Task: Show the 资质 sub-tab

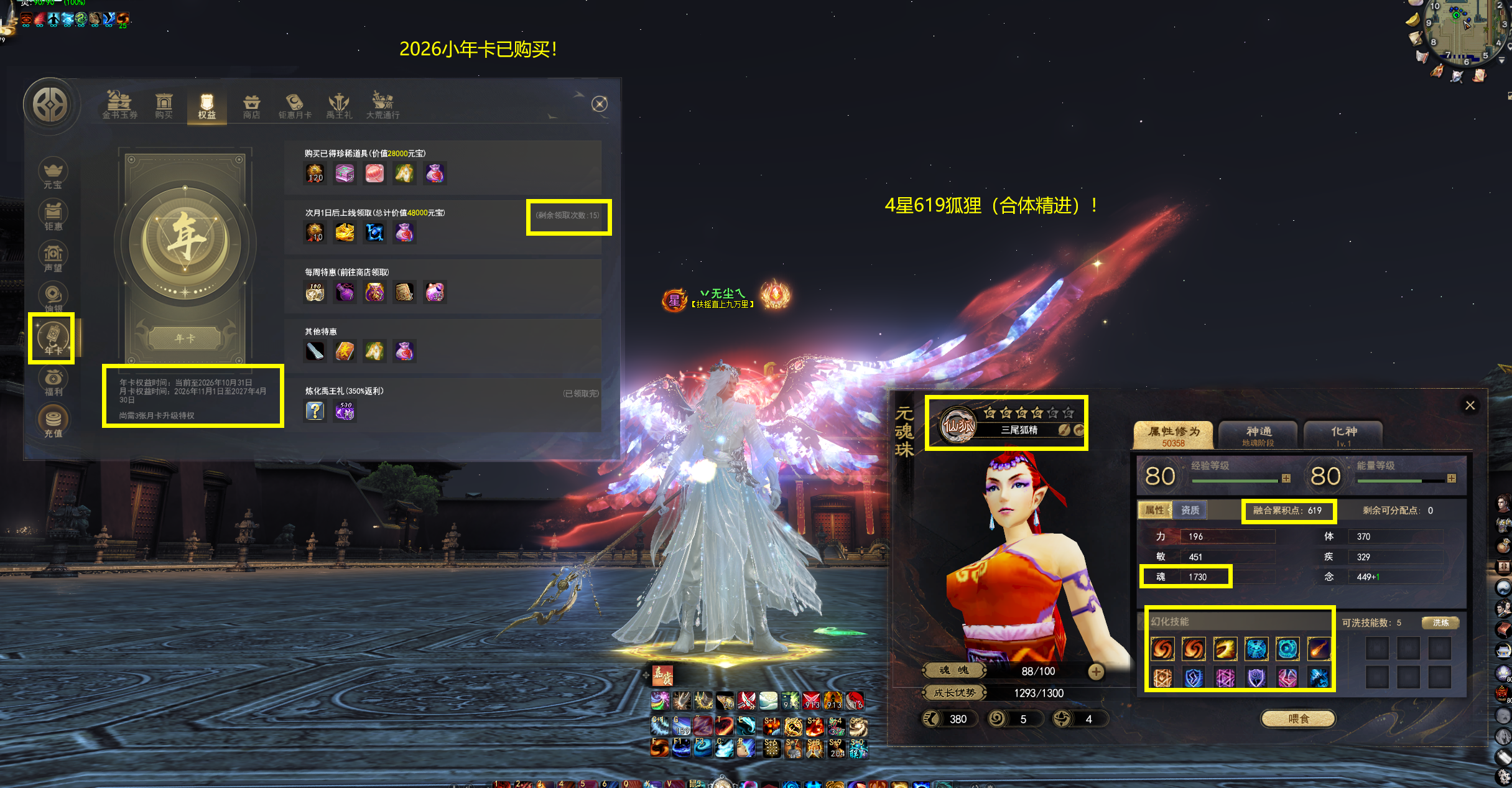Action: [1190, 510]
